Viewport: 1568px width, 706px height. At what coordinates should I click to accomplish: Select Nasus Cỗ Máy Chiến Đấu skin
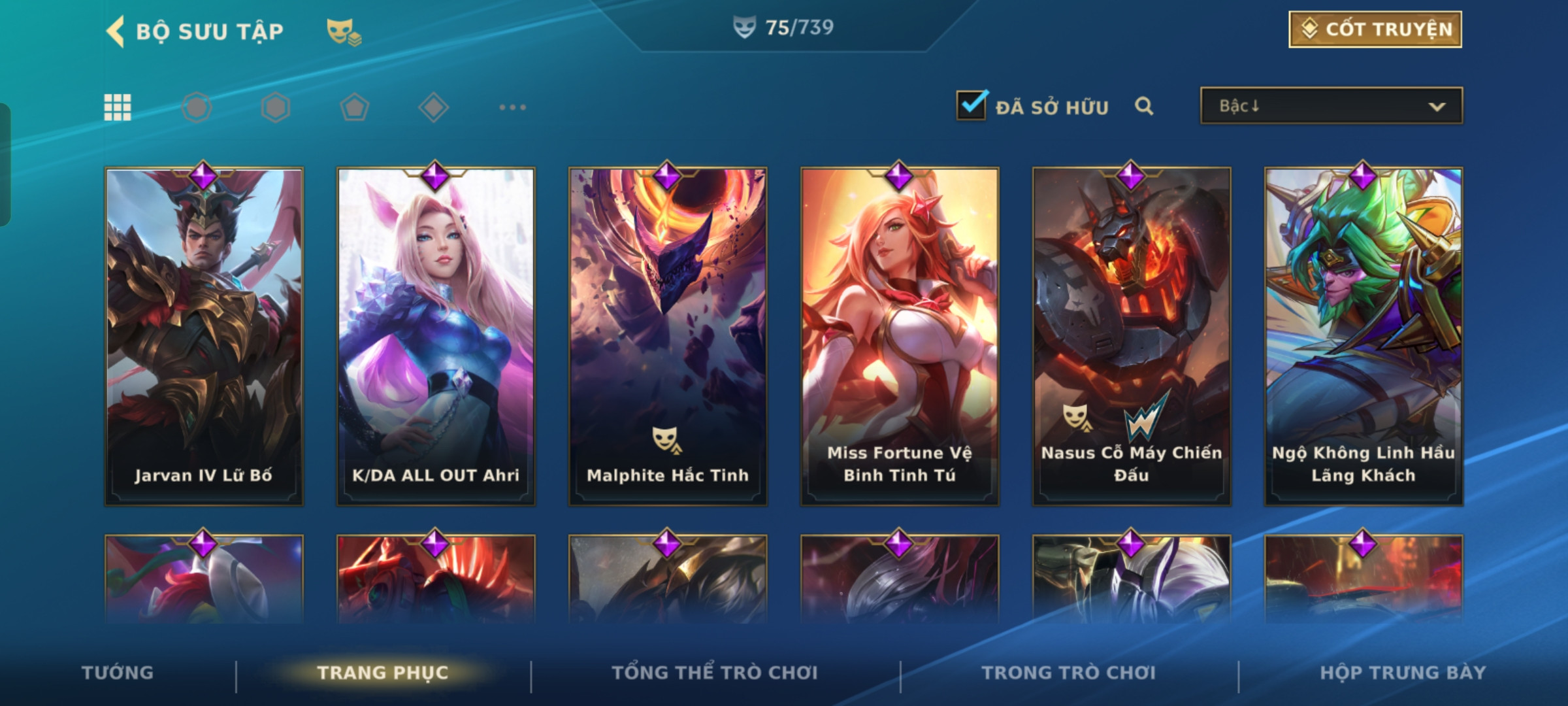click(x=1132, y=337)
